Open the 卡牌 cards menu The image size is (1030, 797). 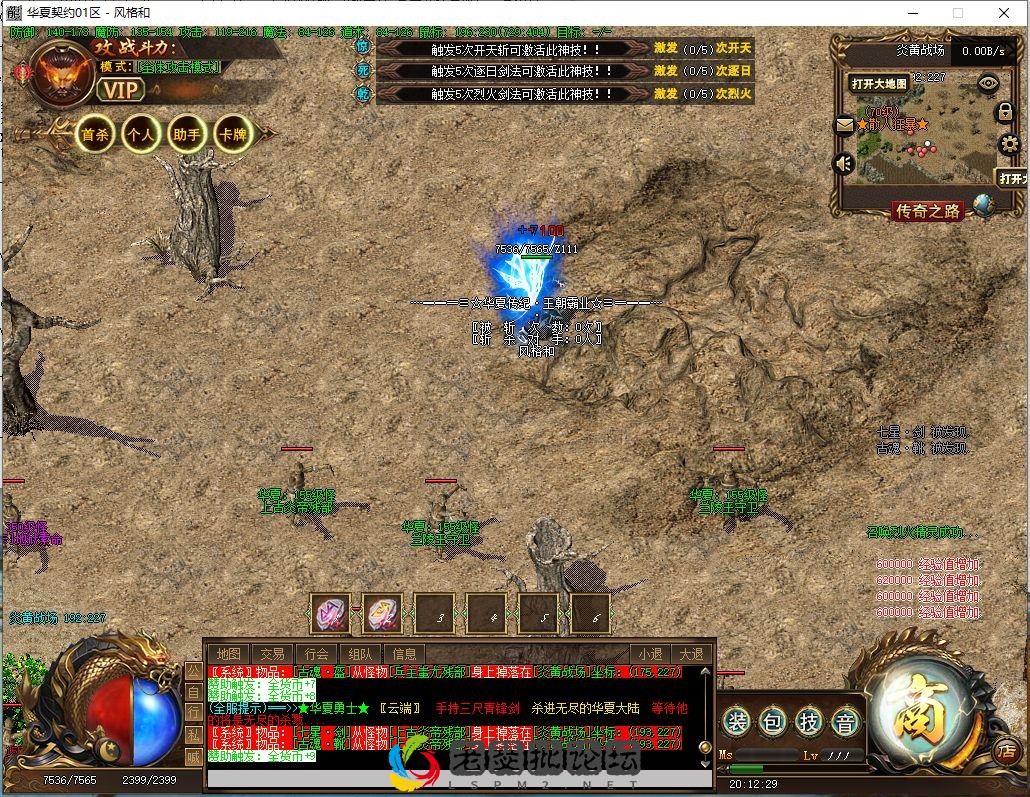point(232,134)
